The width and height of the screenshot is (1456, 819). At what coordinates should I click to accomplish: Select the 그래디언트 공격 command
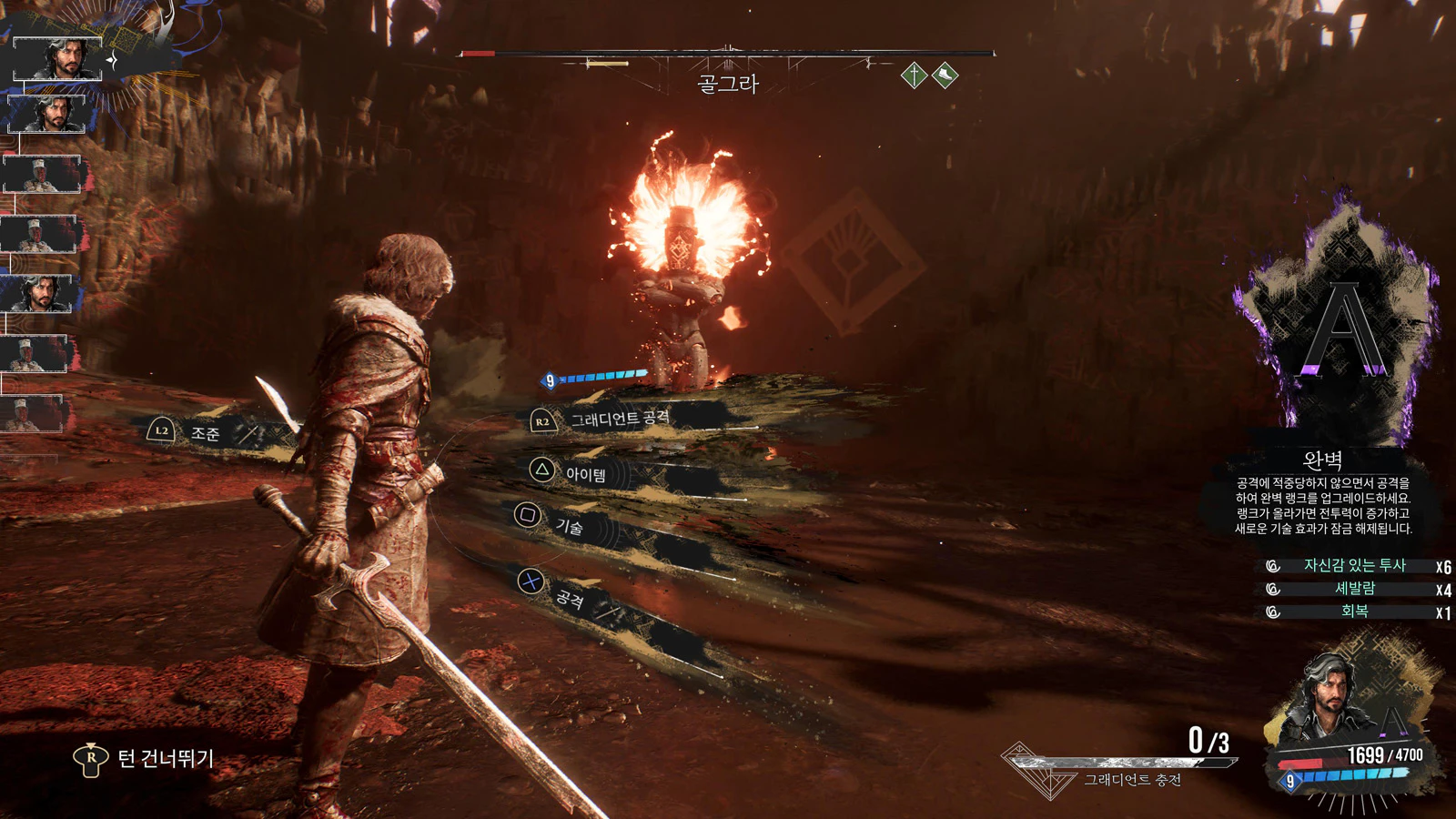619,419
